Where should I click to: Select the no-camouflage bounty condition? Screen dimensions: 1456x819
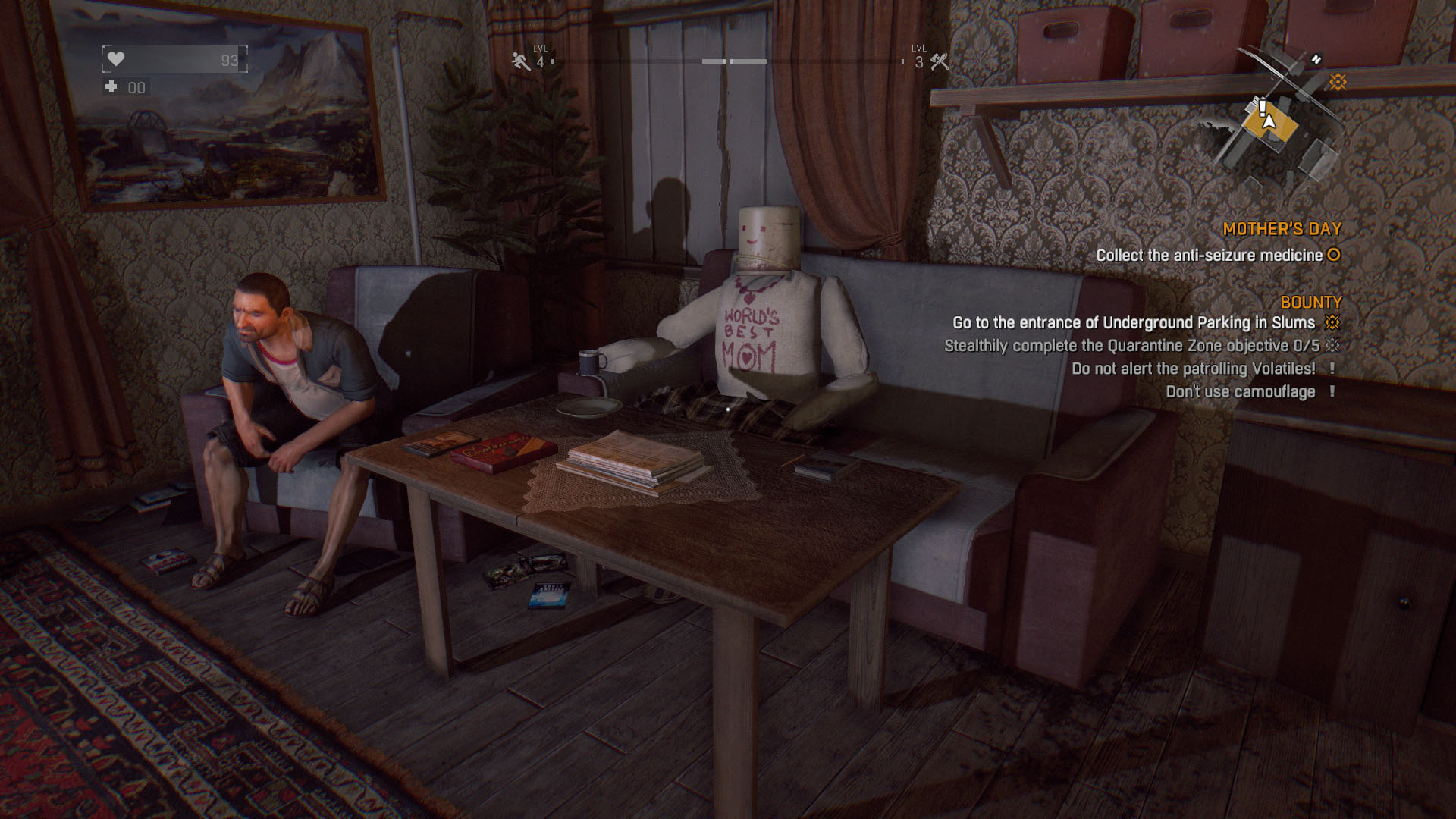[1240, 392]
